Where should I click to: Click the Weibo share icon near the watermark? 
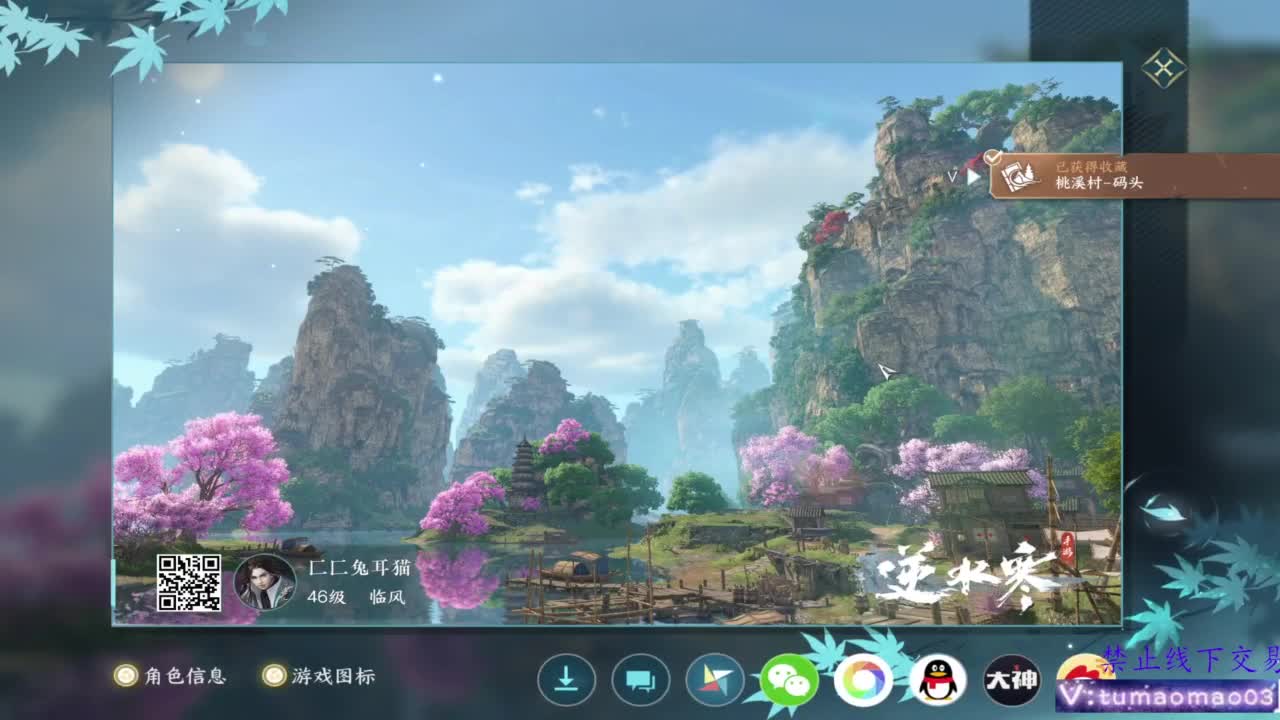(x=1085, y=672)
